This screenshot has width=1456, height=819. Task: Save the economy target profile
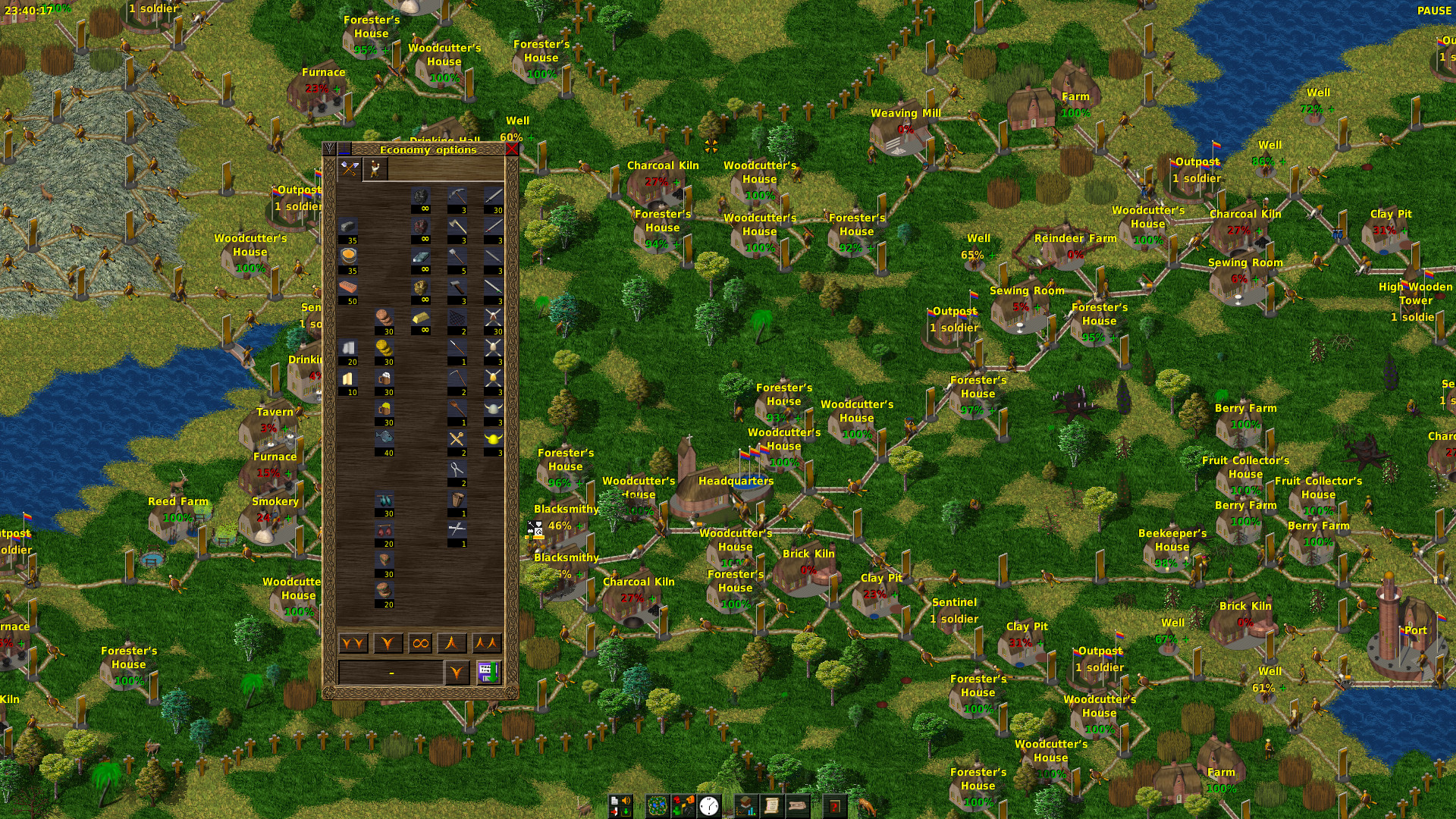coord(488,673)
